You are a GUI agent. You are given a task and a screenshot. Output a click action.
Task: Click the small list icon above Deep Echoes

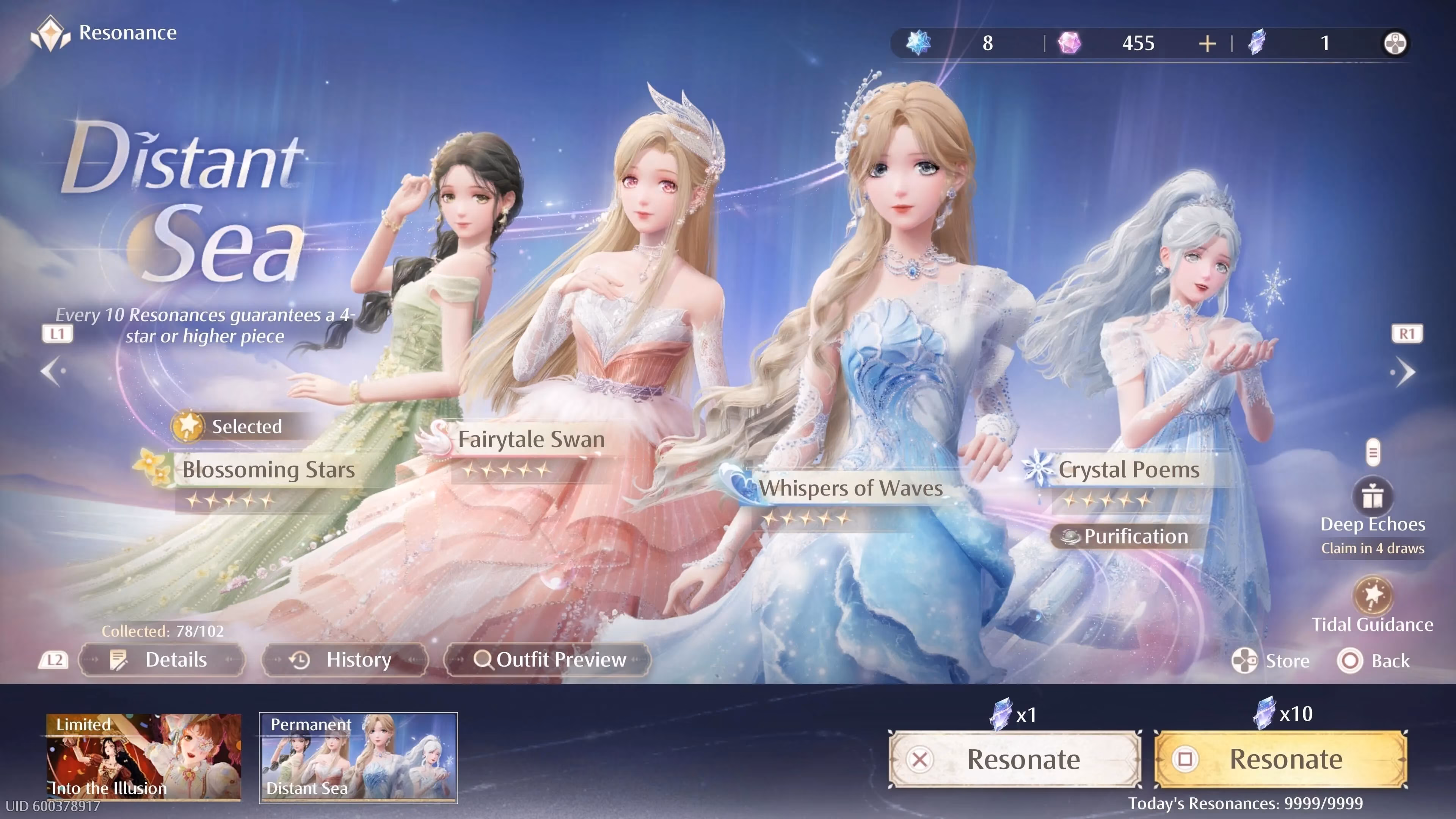click(x=1373, y=452)
